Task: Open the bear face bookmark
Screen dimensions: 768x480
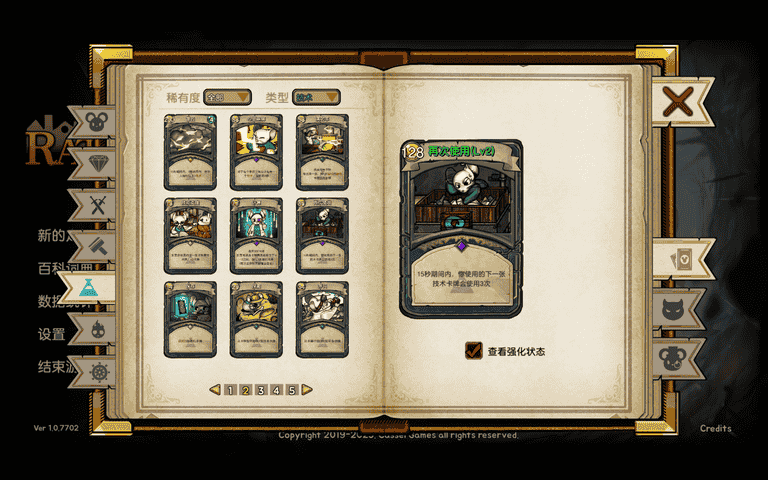Action: click(684, 356)
